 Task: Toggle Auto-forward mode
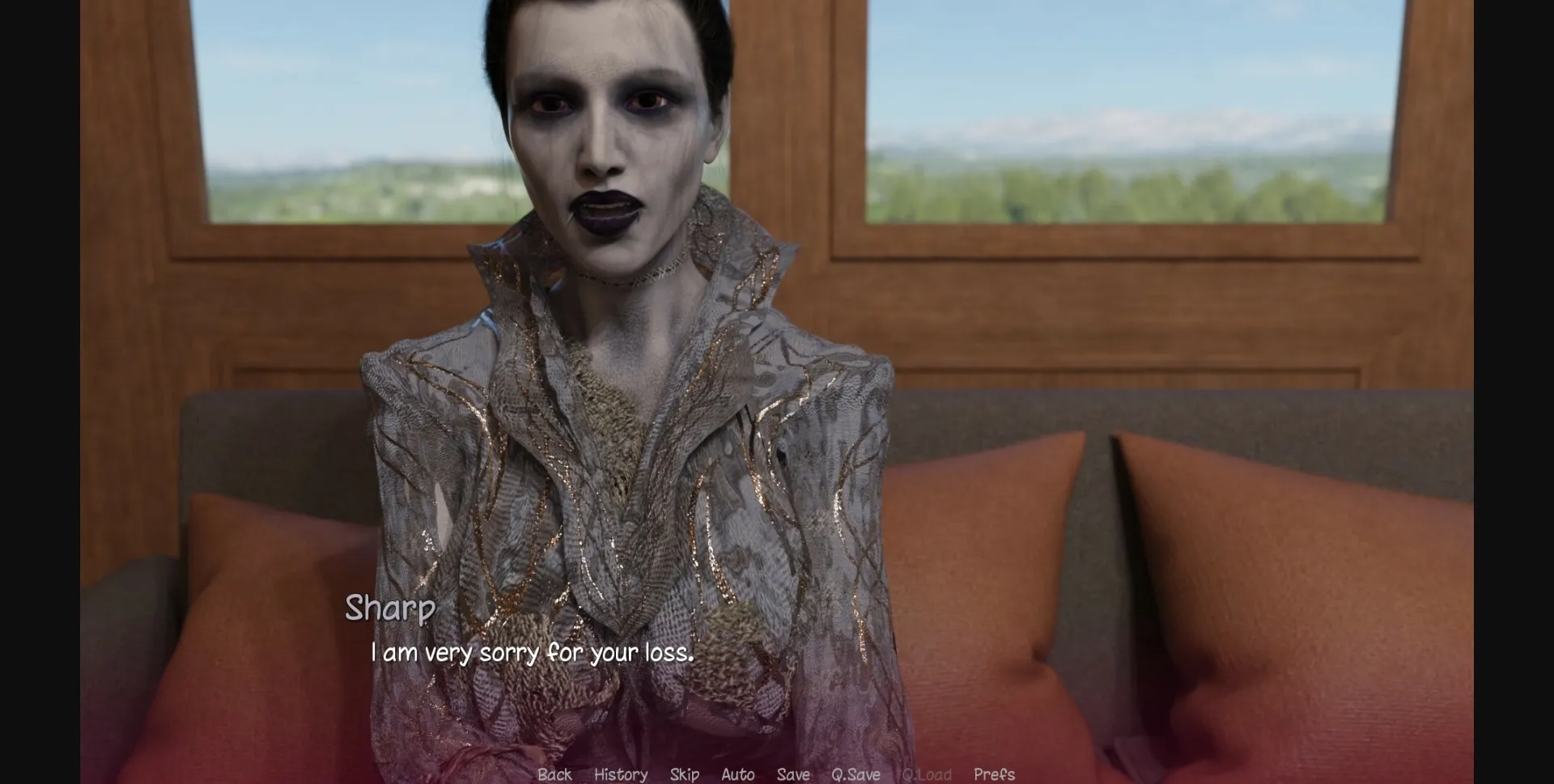pyautogui.click(x=737, y=774)
